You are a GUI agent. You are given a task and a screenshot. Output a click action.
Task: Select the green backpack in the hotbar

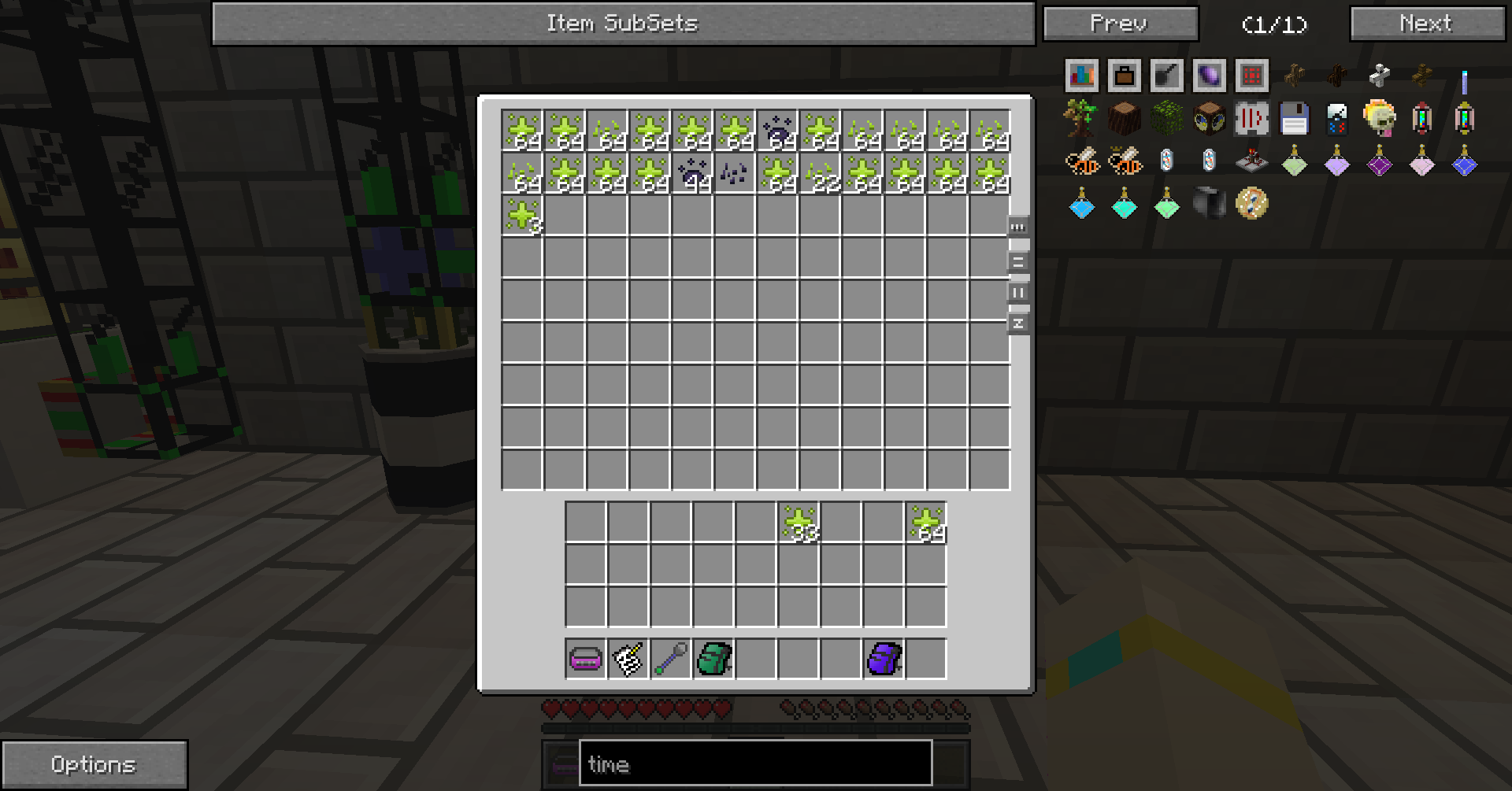click(713, 659)
